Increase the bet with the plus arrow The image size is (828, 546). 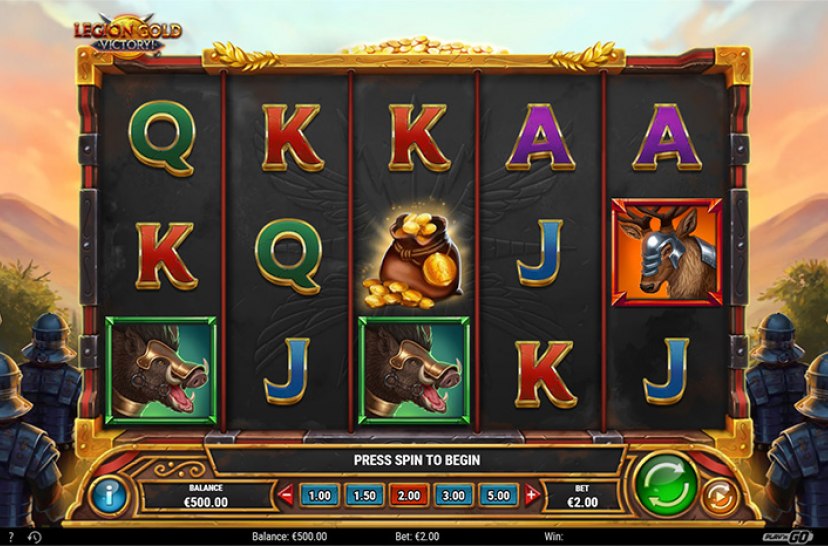(x=531, y=495)
